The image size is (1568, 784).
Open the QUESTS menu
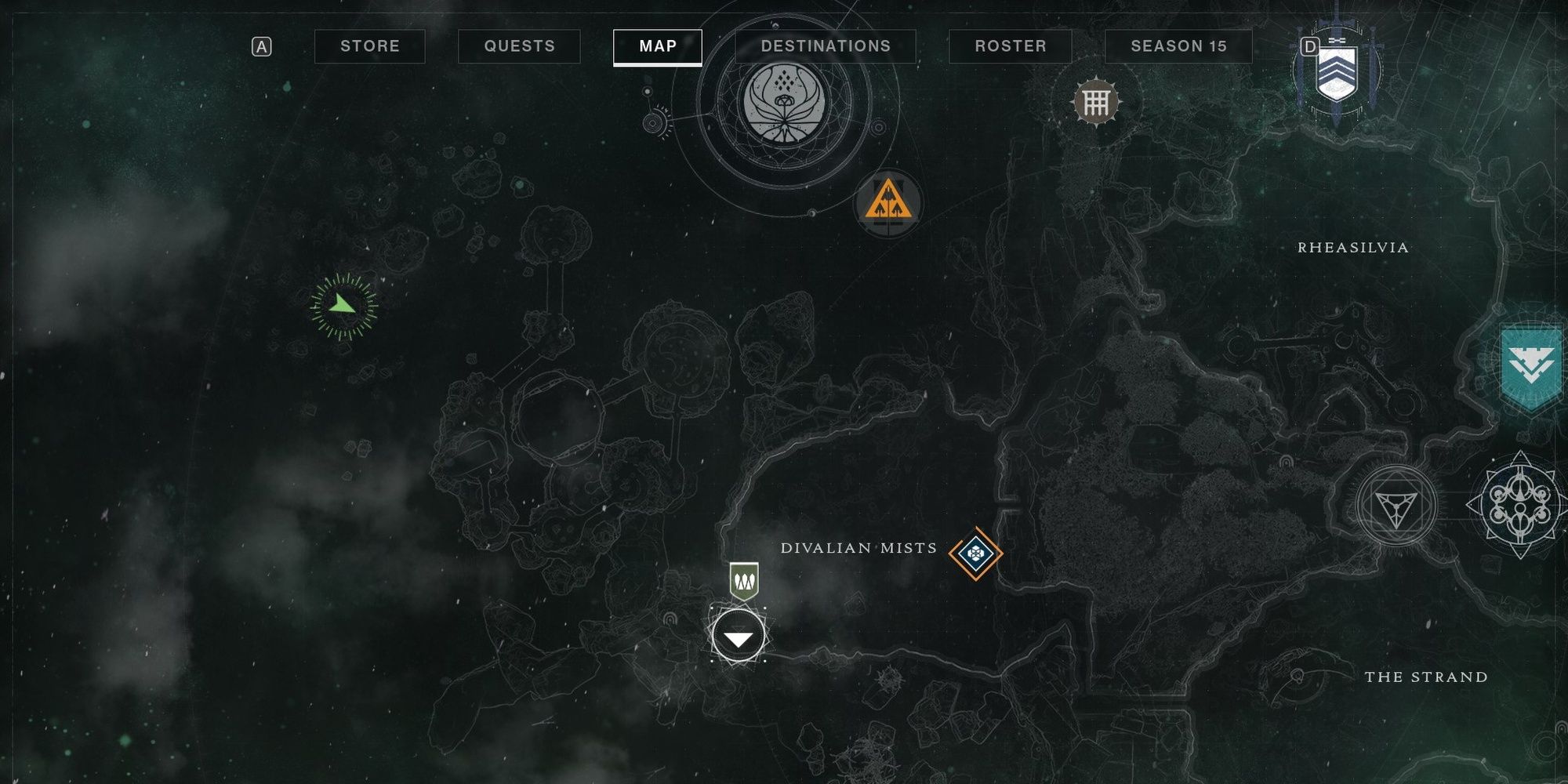(x=518, y=45)
